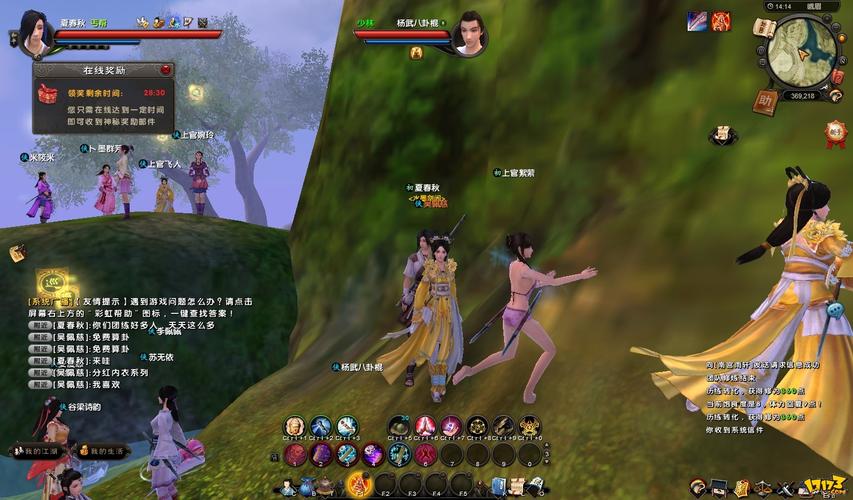Select the target portrait of 杨武八卦棍
853x500 pixels.
[x=468, y=35]
